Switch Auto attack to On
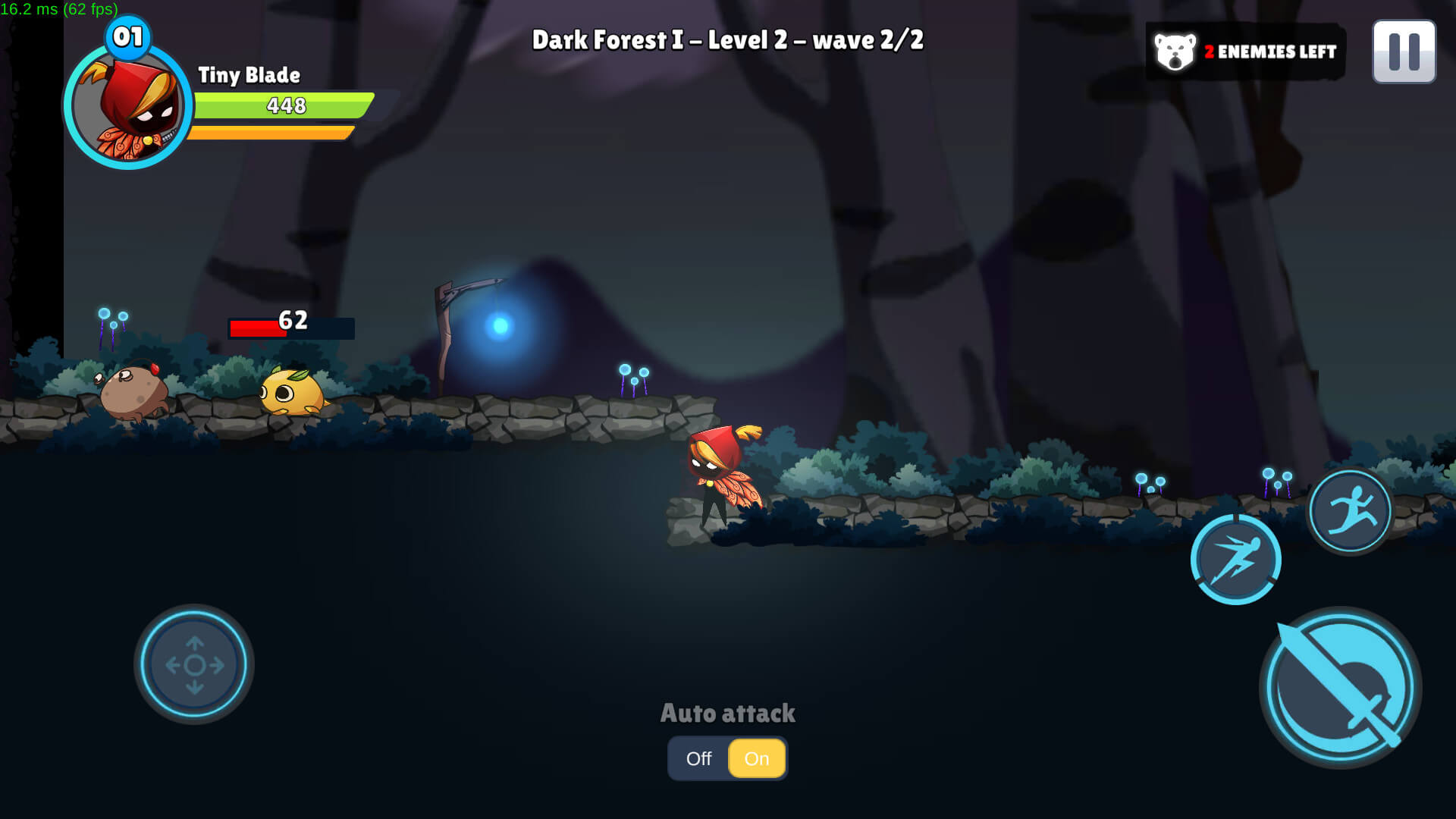Screen dimensions: 1456x819 pyautogui.click(x=756, y=758)
